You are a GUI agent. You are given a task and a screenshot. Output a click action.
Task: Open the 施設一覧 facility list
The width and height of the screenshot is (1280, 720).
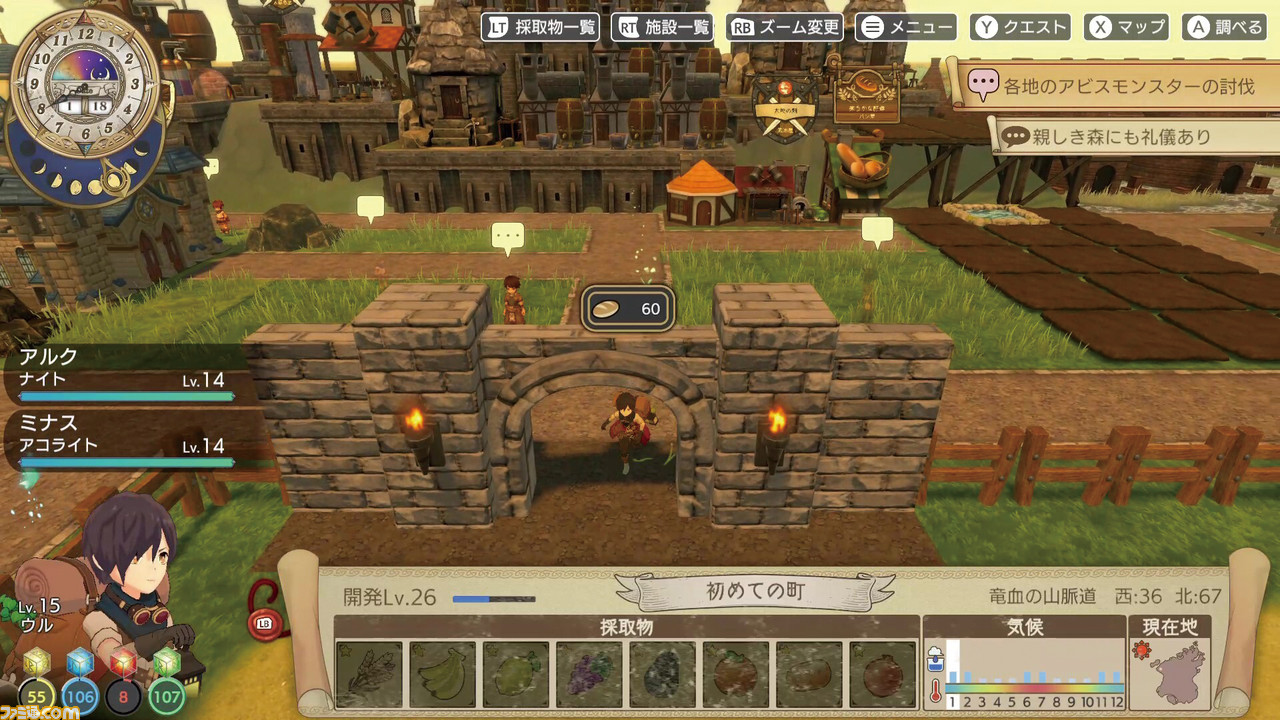pos(661,28)
